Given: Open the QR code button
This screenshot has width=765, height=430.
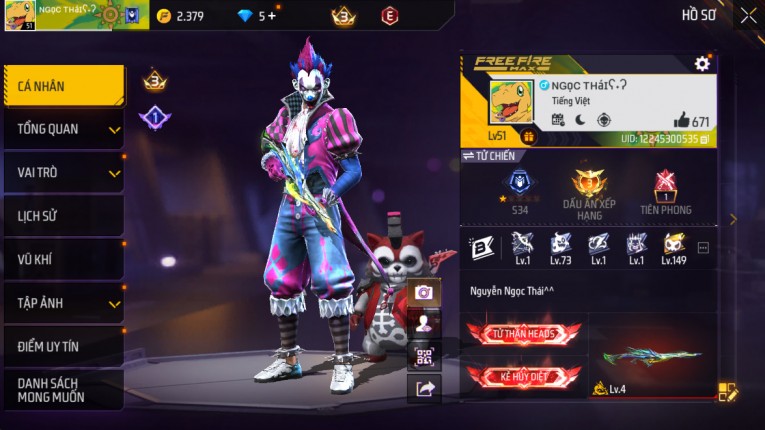Looking at the screenshot, I should pos(424,356).
